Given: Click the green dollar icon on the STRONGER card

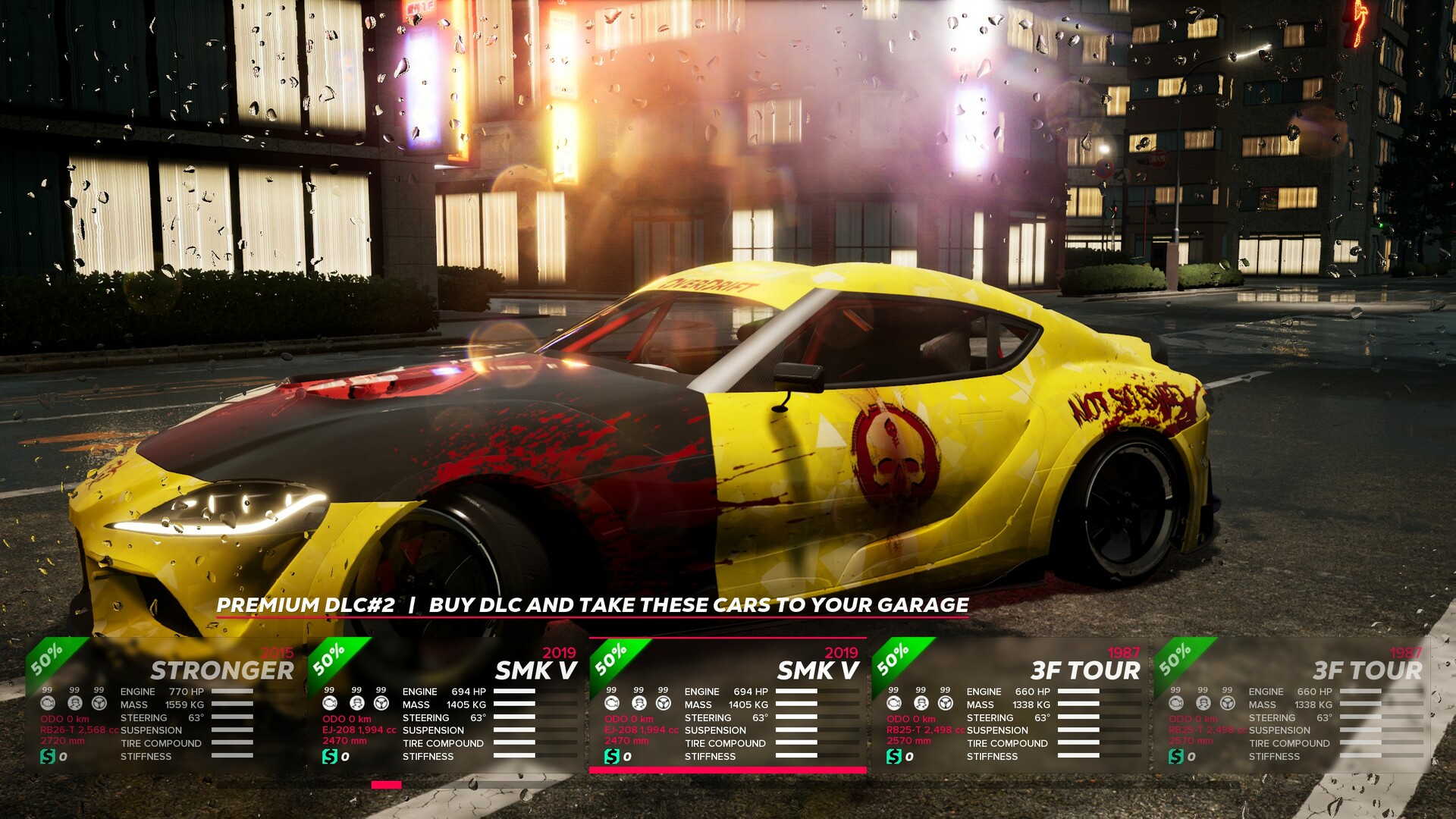Looking at the screenshot, I should [48, 756].
